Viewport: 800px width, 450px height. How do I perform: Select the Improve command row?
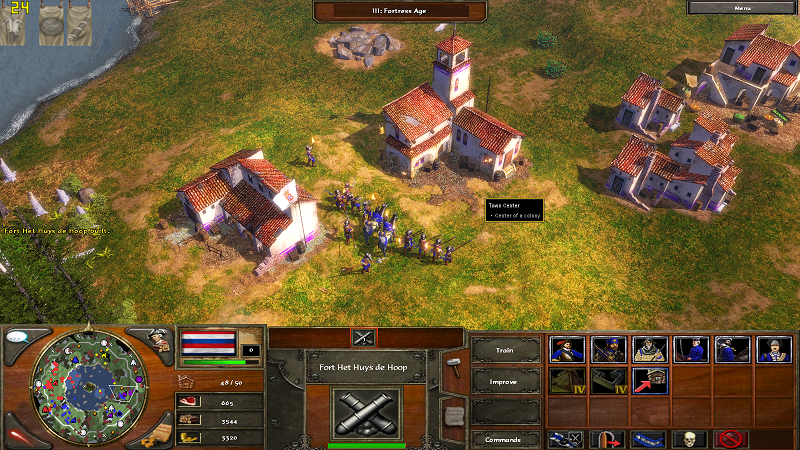(506, 381)
